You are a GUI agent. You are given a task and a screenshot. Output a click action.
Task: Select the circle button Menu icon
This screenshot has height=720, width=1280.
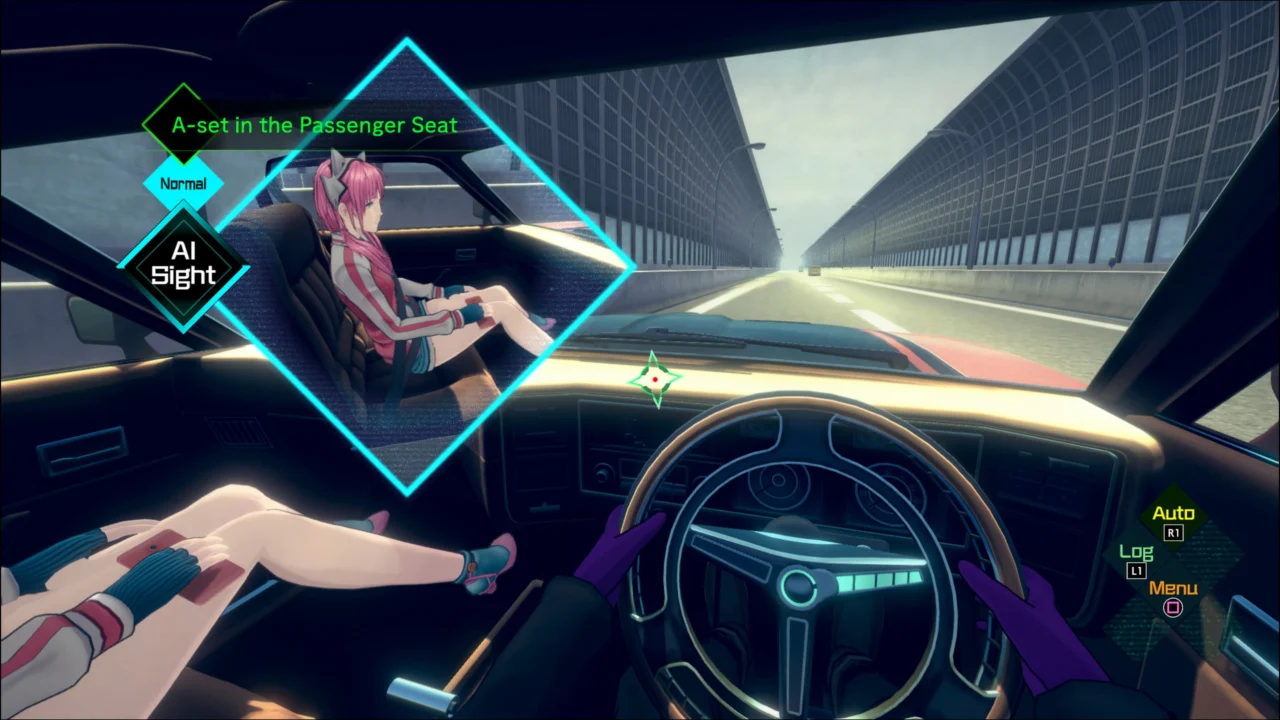[1172, 609]
